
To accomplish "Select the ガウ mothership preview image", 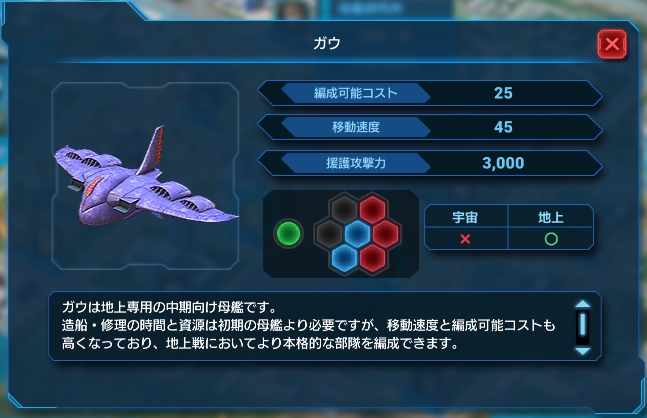I will 148,178.
